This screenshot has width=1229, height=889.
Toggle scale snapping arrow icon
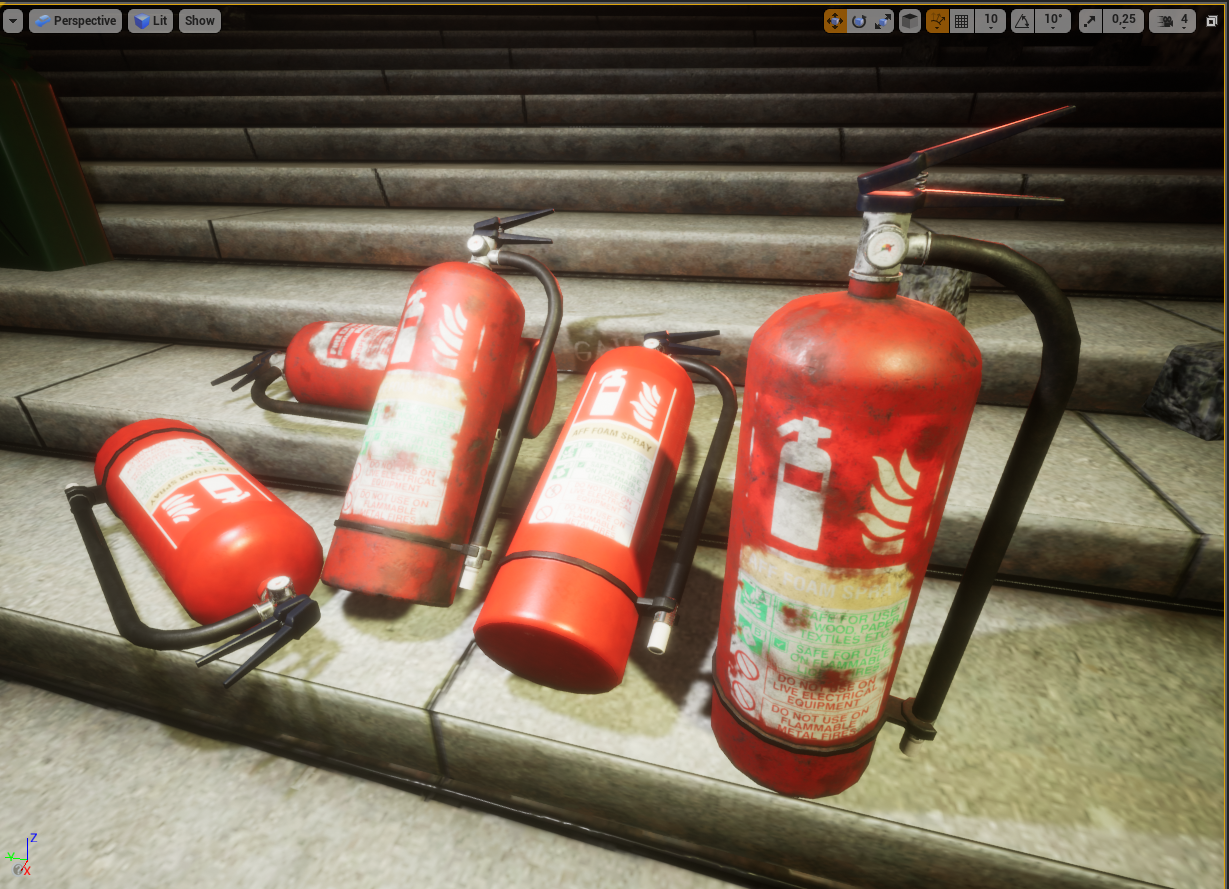coord(1090,21)
